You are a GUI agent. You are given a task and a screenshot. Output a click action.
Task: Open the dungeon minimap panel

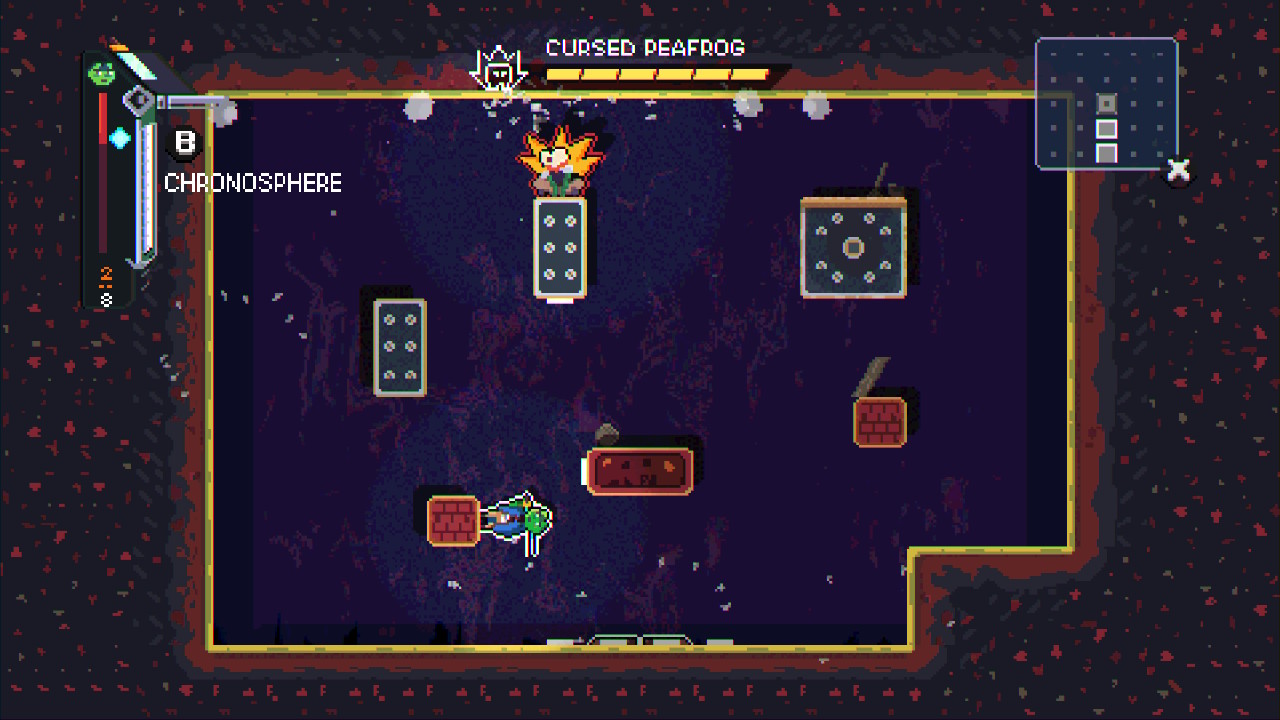point(1106,103)
